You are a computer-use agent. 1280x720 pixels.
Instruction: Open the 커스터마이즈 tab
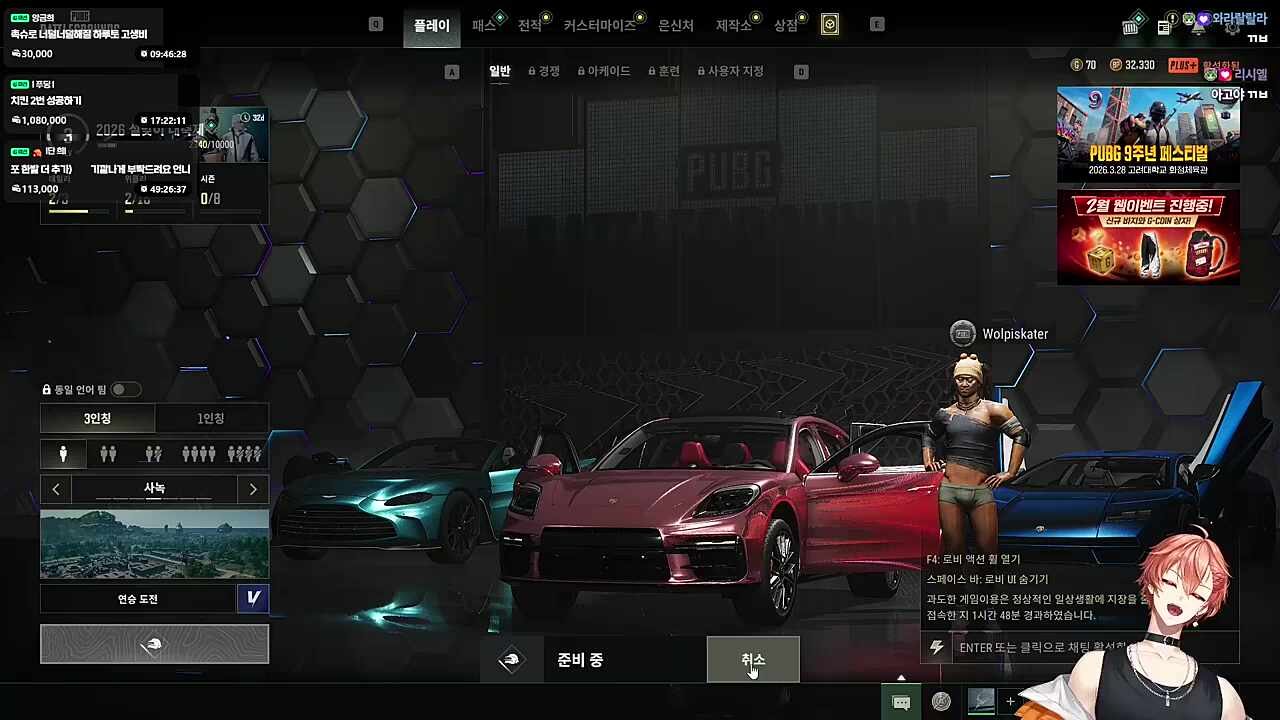click(599, 25)
